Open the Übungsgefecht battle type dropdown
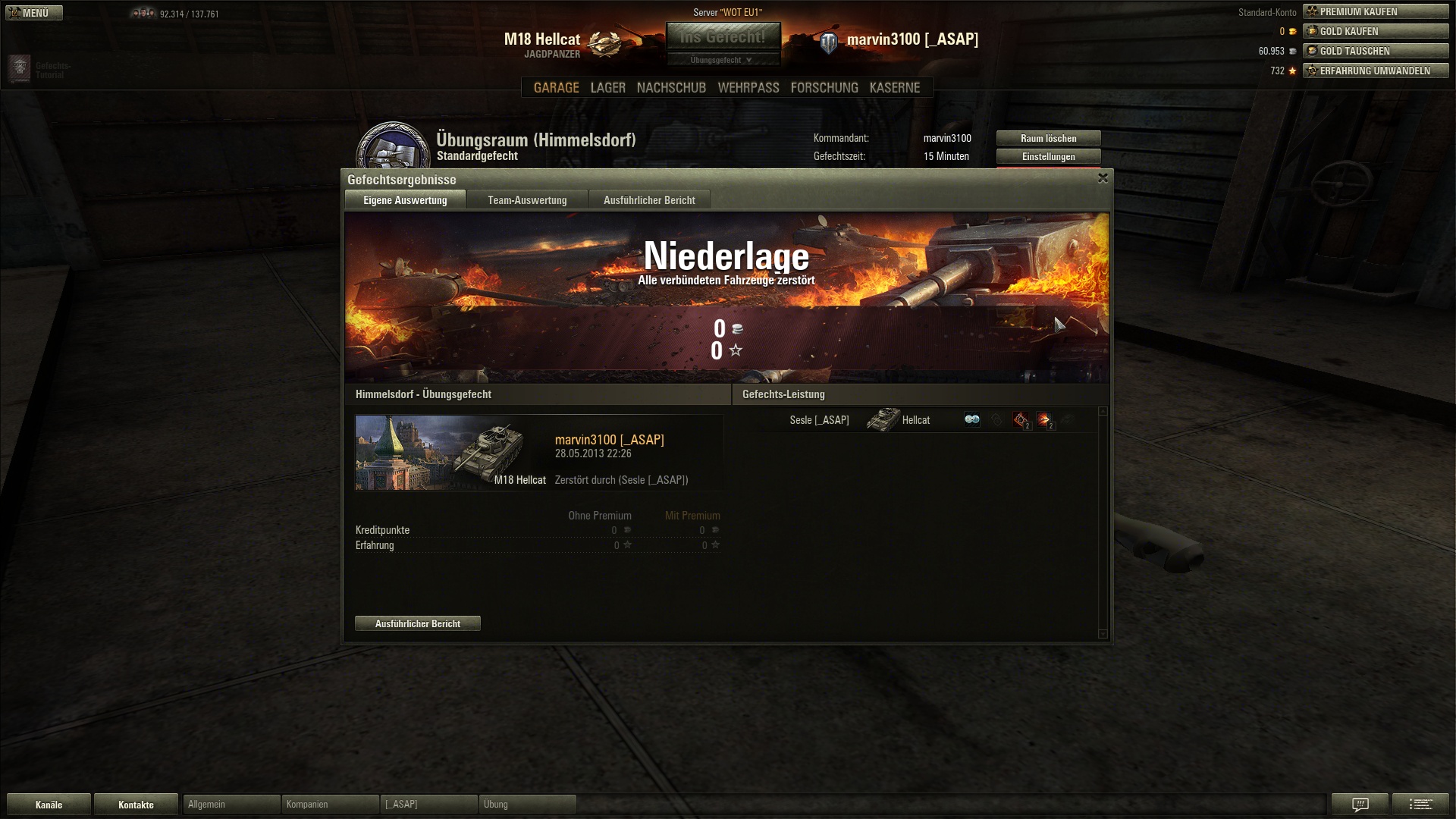1456x819 pixels. (722, 60)
